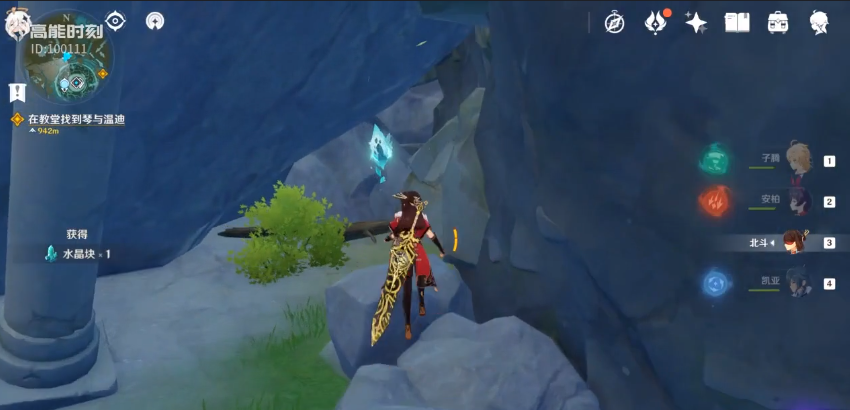Open the backpack inventory
The image size is (850, 410).
pos(778,22)
